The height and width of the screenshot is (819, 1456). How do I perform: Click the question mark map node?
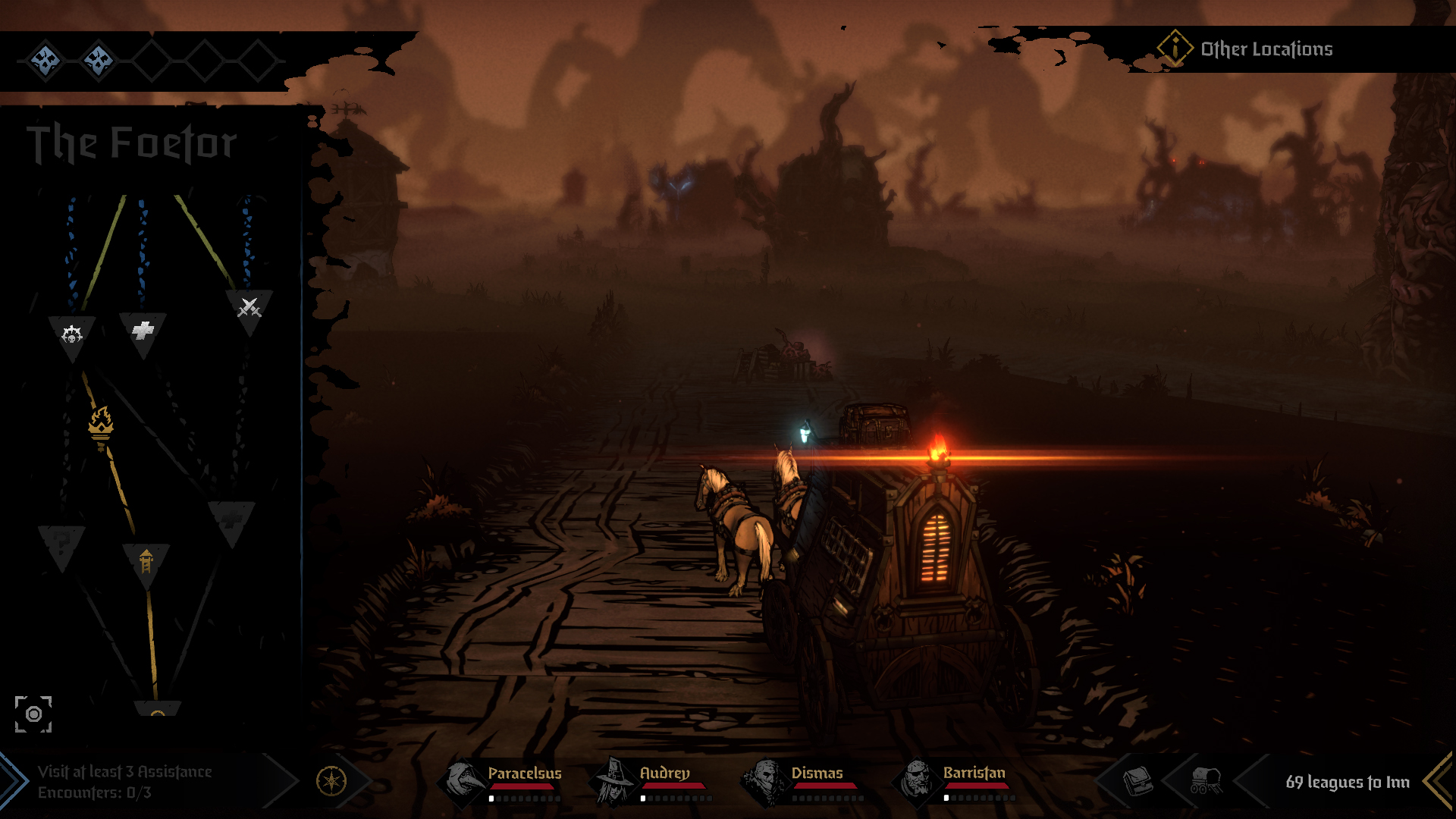(62, 543)
